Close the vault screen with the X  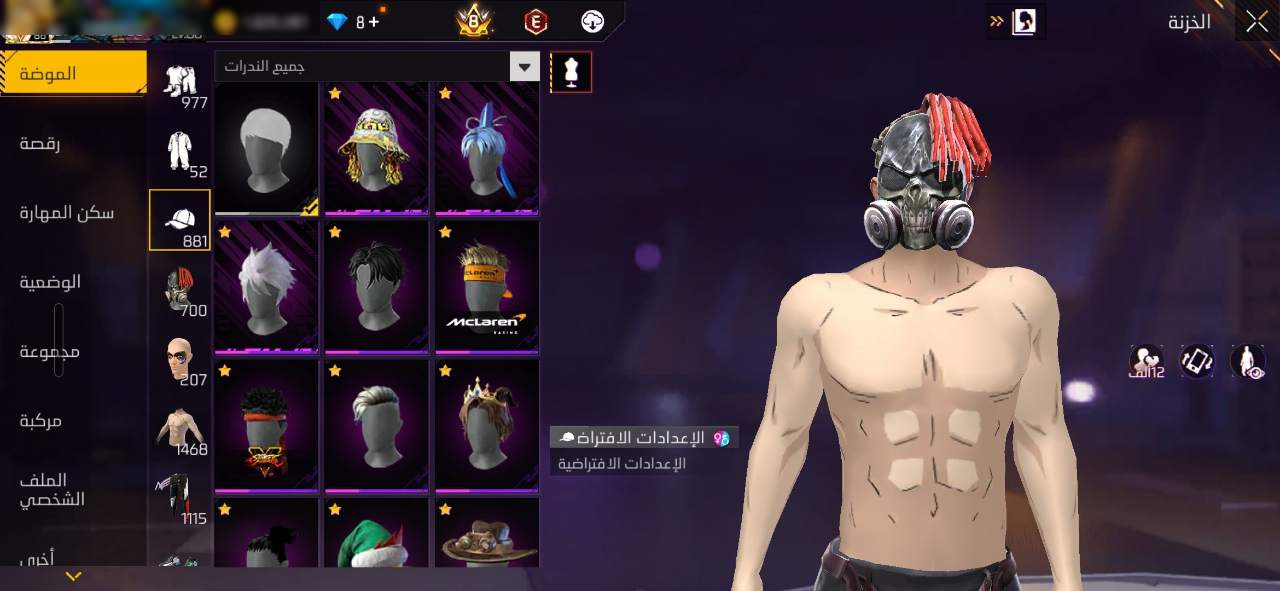[1257, 22]
